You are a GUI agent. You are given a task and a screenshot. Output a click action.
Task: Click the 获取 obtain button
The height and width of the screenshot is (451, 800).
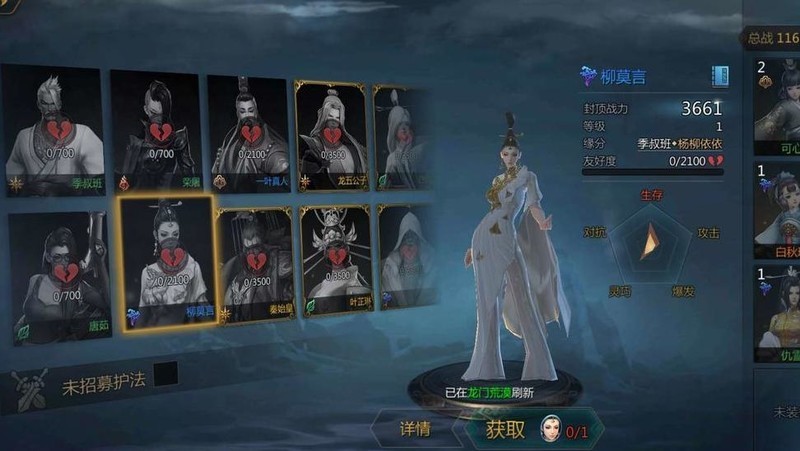(x=505, y=430)
